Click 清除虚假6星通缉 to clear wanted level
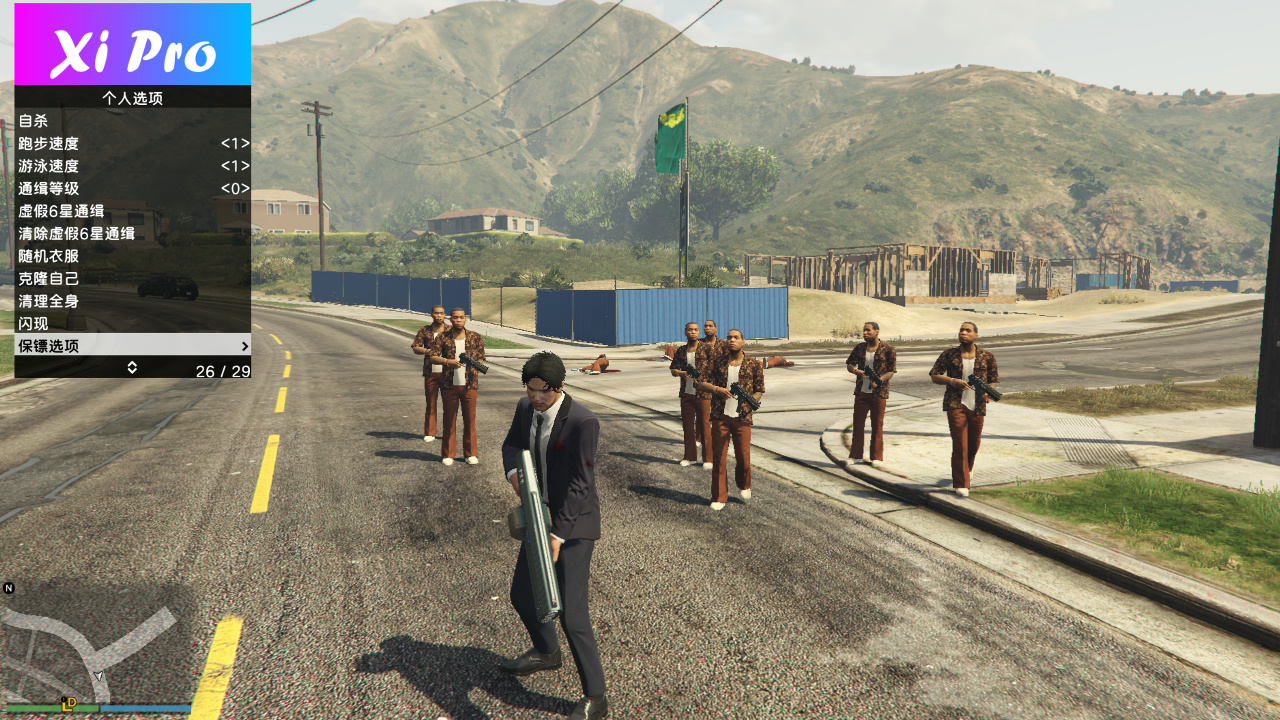Viewport: 1280px width, 720px height. point(76,234)
